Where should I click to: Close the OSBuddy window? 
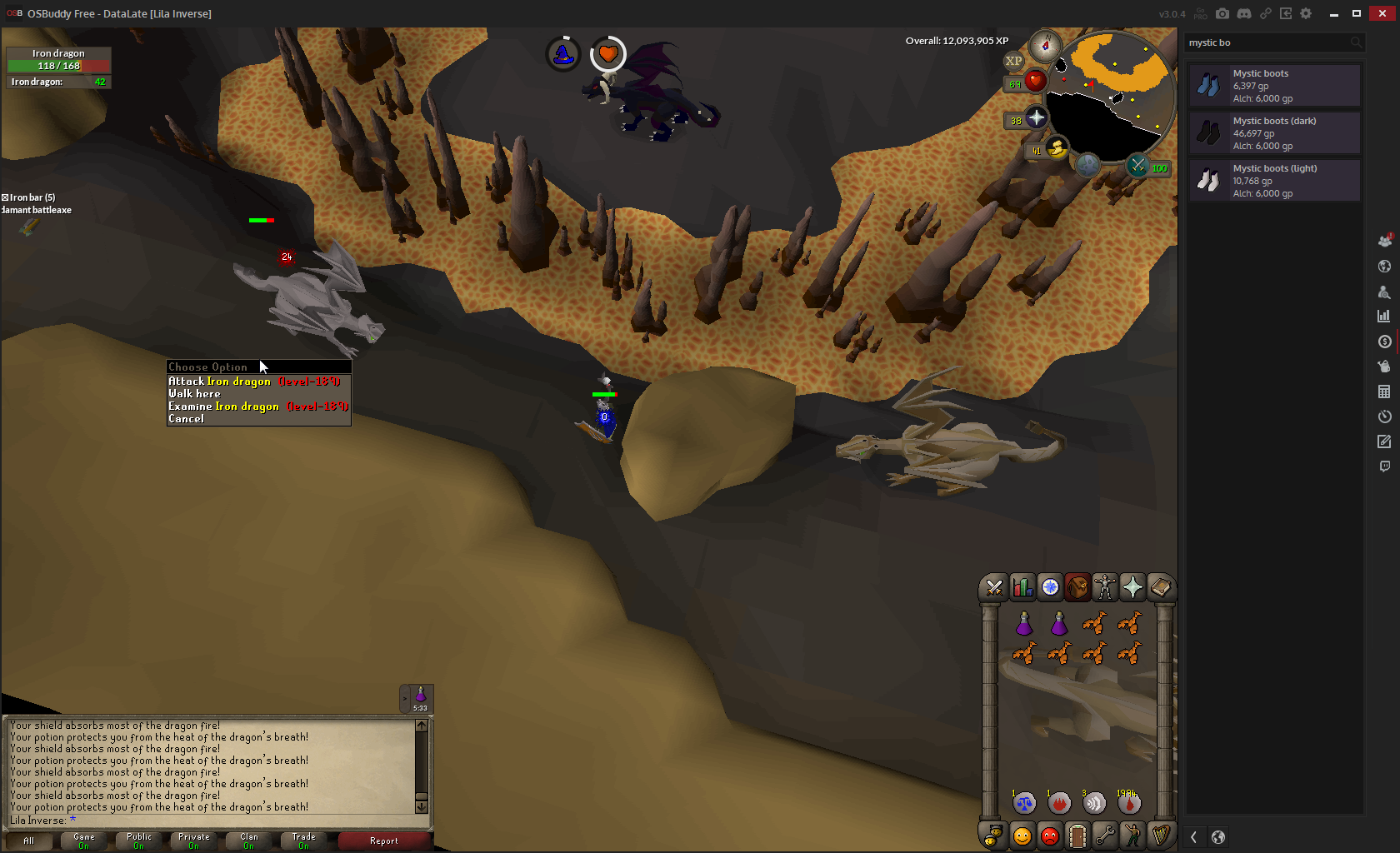pyautogui.click(x=1382, y=13)
